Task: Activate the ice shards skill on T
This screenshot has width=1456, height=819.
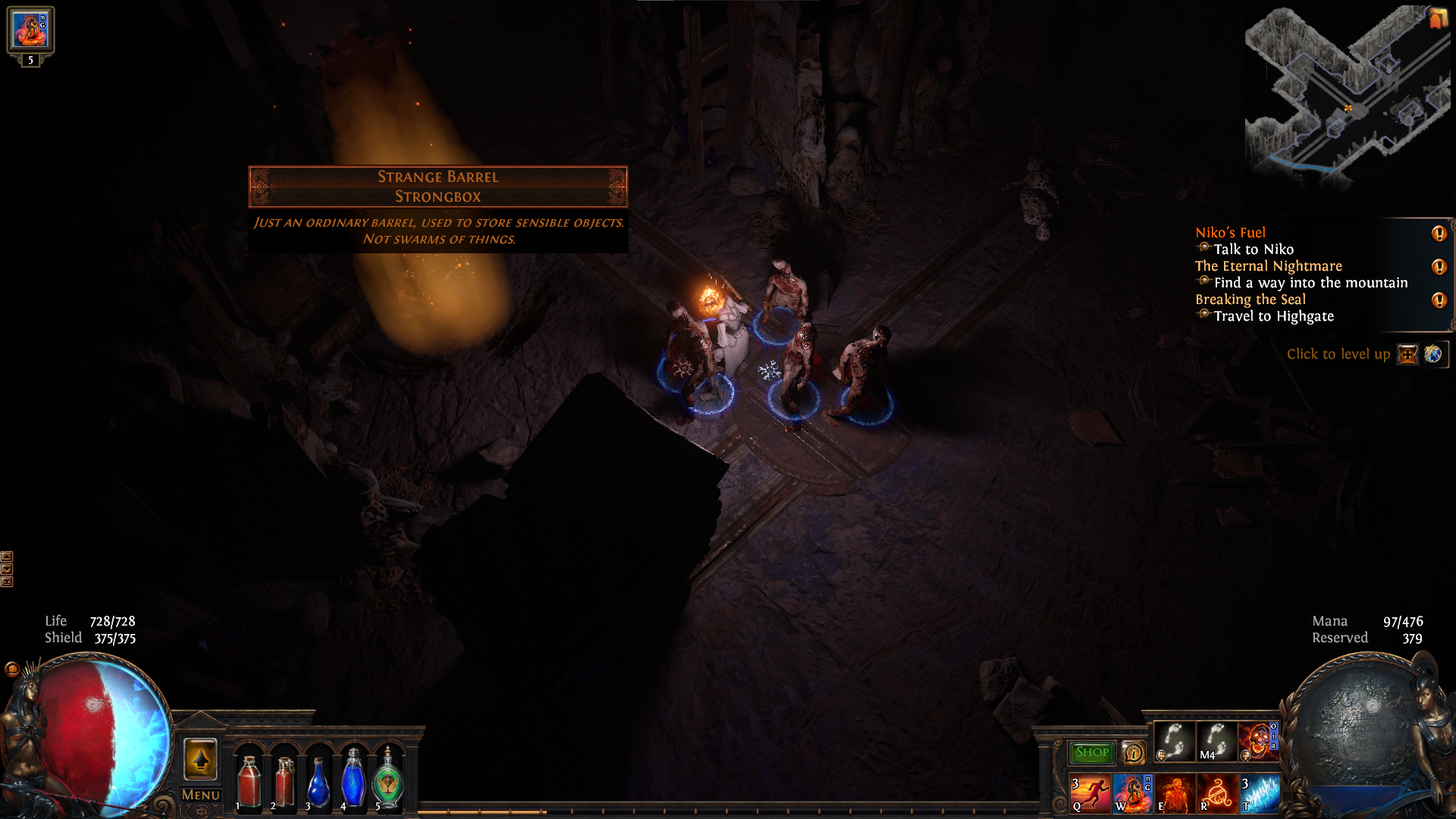Action: click(x=1259, y=793)
